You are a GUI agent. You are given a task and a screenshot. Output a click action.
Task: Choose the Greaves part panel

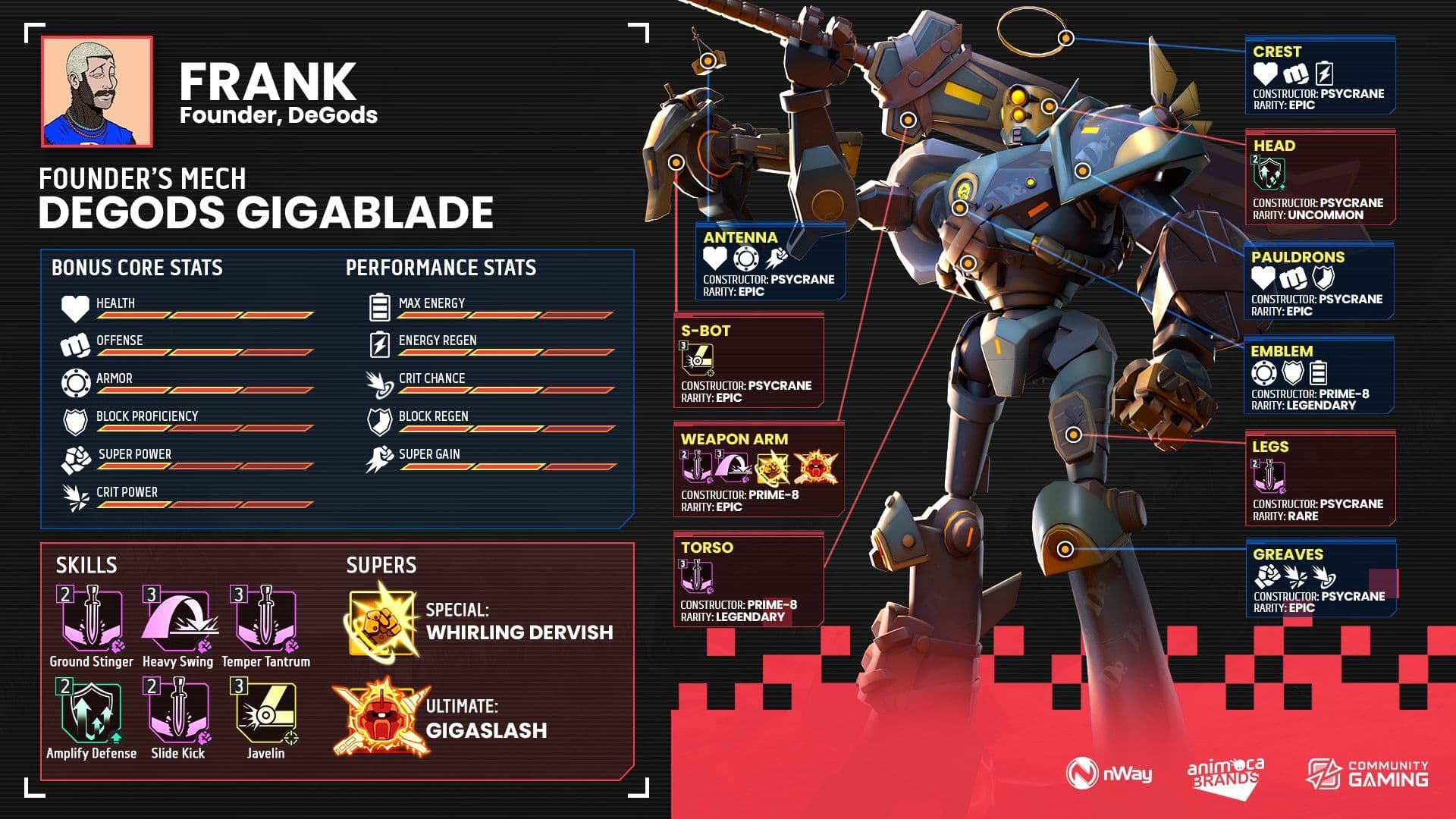(x=1319, y=579)
